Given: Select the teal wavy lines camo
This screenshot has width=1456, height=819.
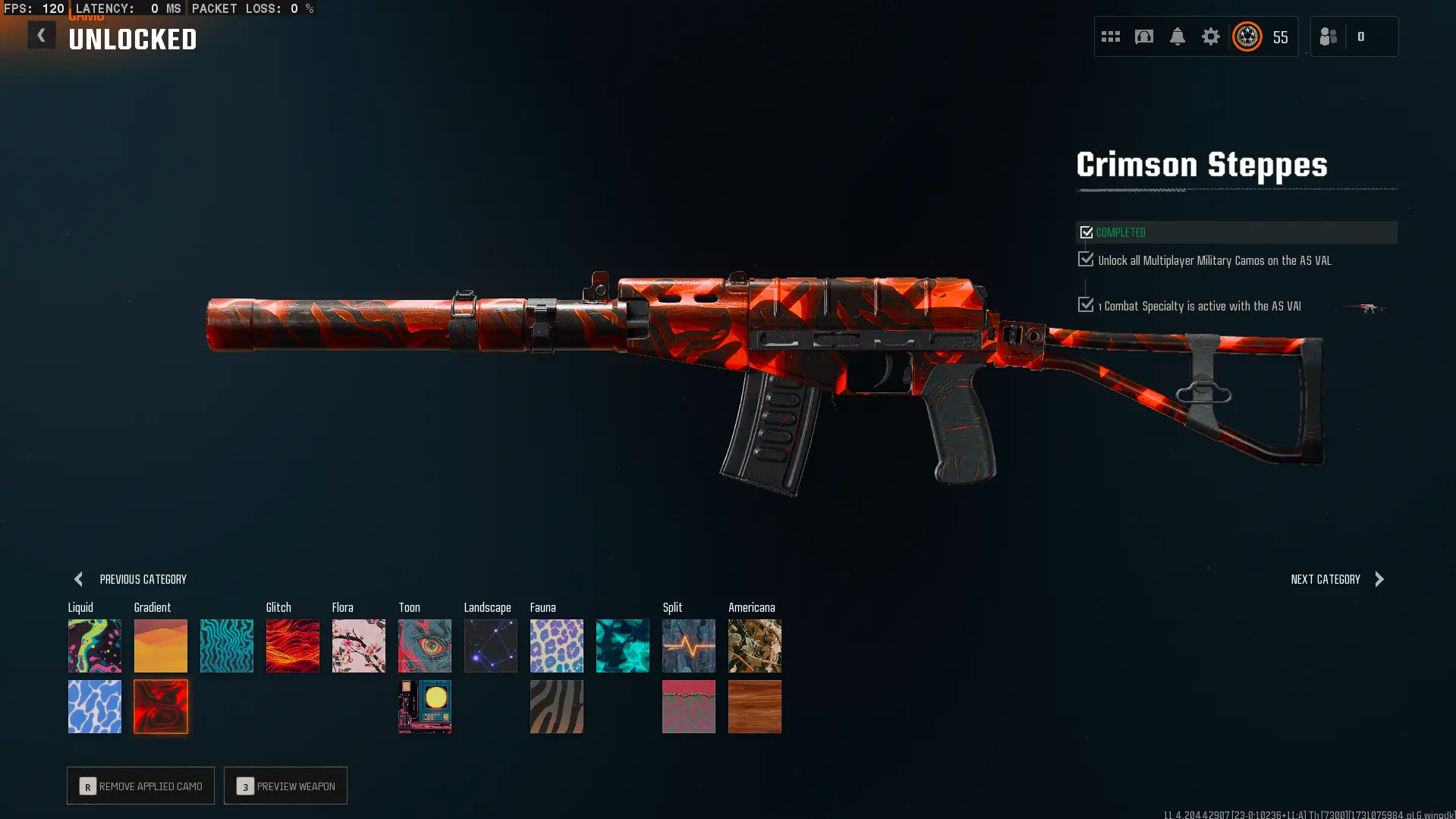Looking at the screenshot, I should [227, 646].
